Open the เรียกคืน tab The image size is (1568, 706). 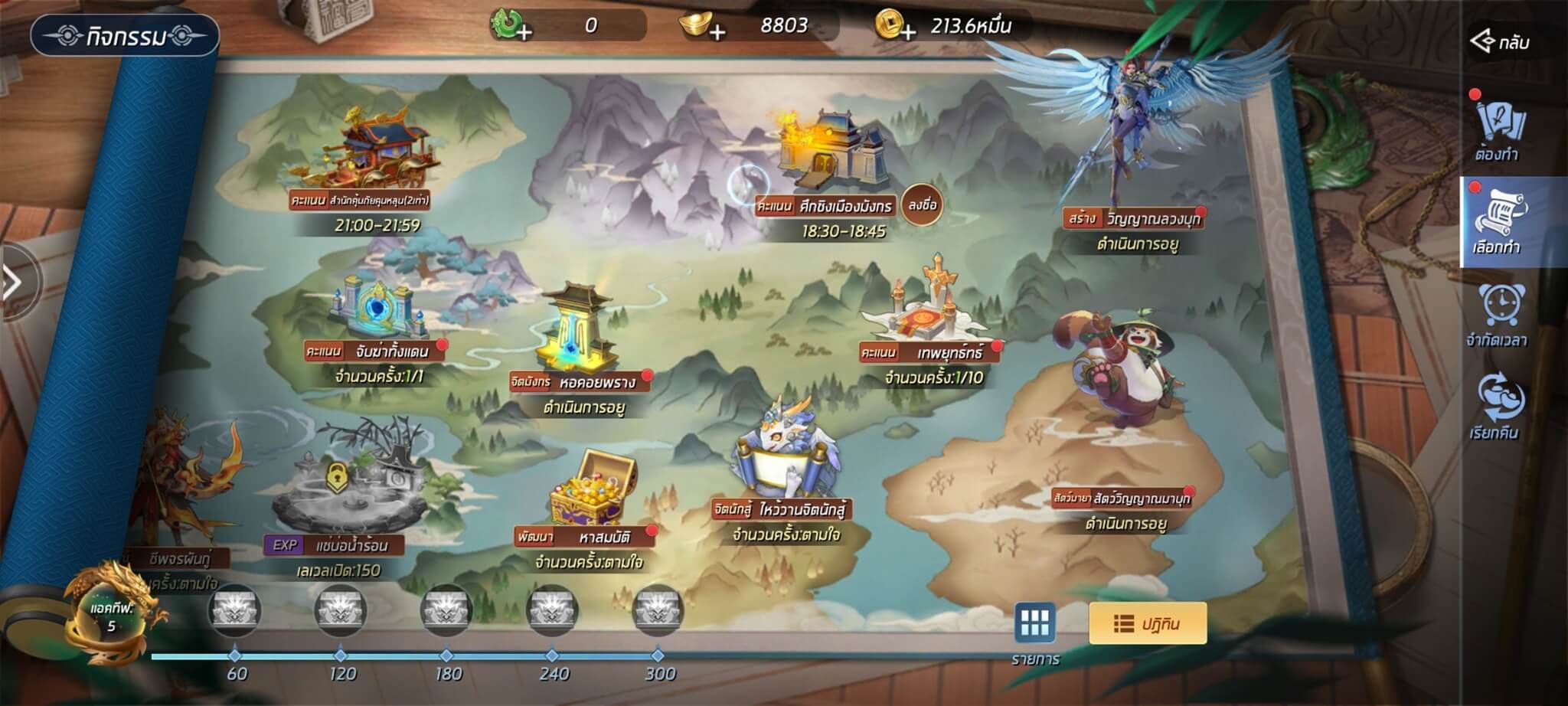click(x=1498, y=407)
